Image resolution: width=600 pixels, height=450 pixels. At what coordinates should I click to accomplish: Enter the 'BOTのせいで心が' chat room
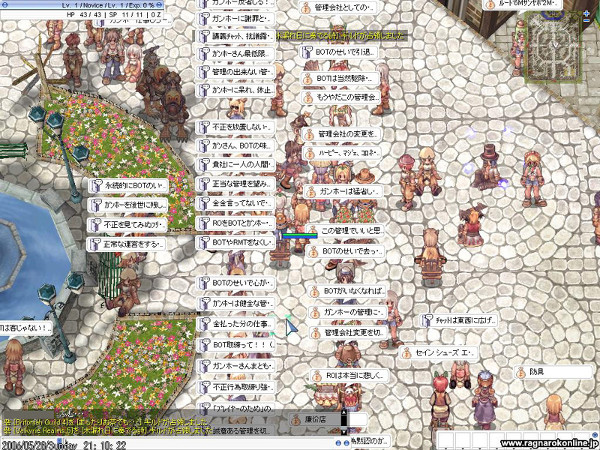click(x=234, y=282)
